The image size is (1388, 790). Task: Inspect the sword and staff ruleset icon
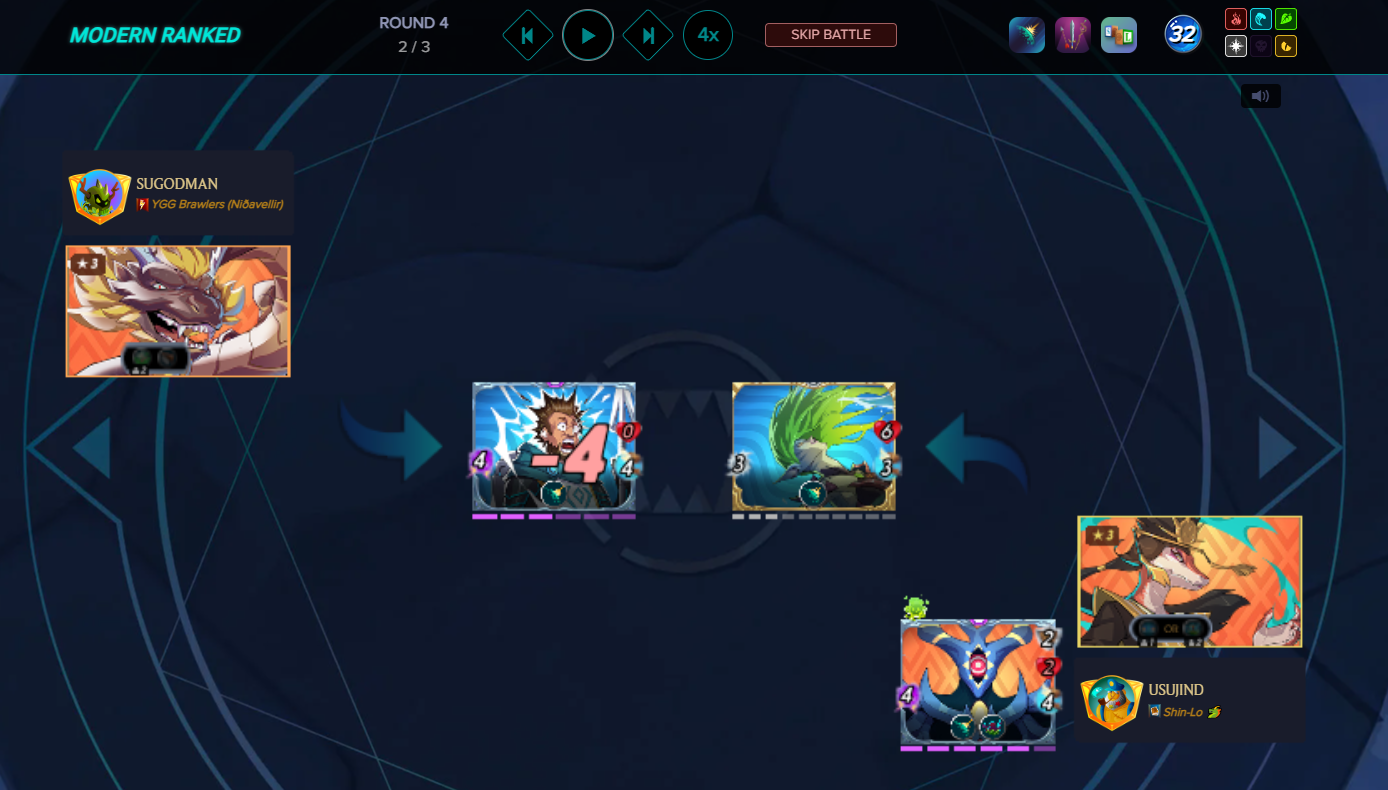point(1073,35)
